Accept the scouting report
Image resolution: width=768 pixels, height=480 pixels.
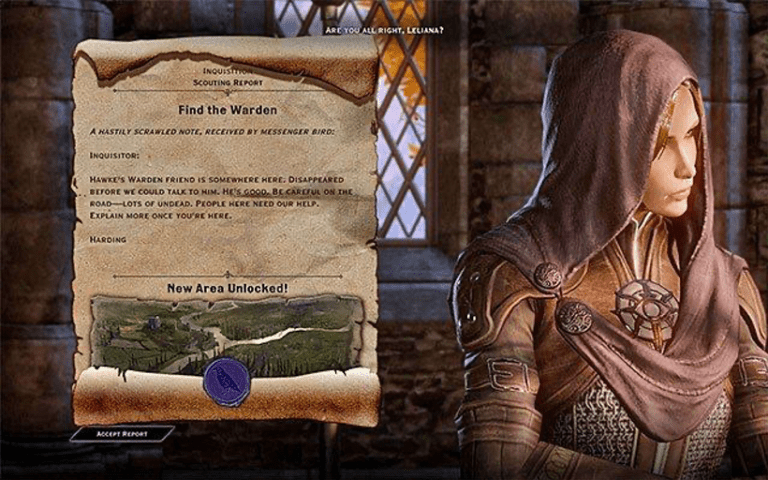[x=121, y=434]
